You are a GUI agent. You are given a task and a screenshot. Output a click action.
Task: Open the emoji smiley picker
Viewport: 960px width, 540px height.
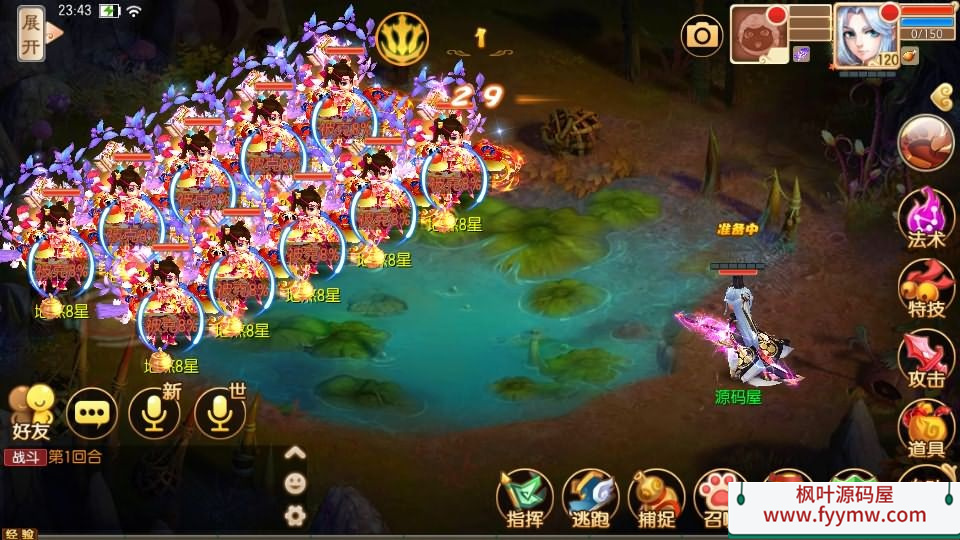[295, 484]
